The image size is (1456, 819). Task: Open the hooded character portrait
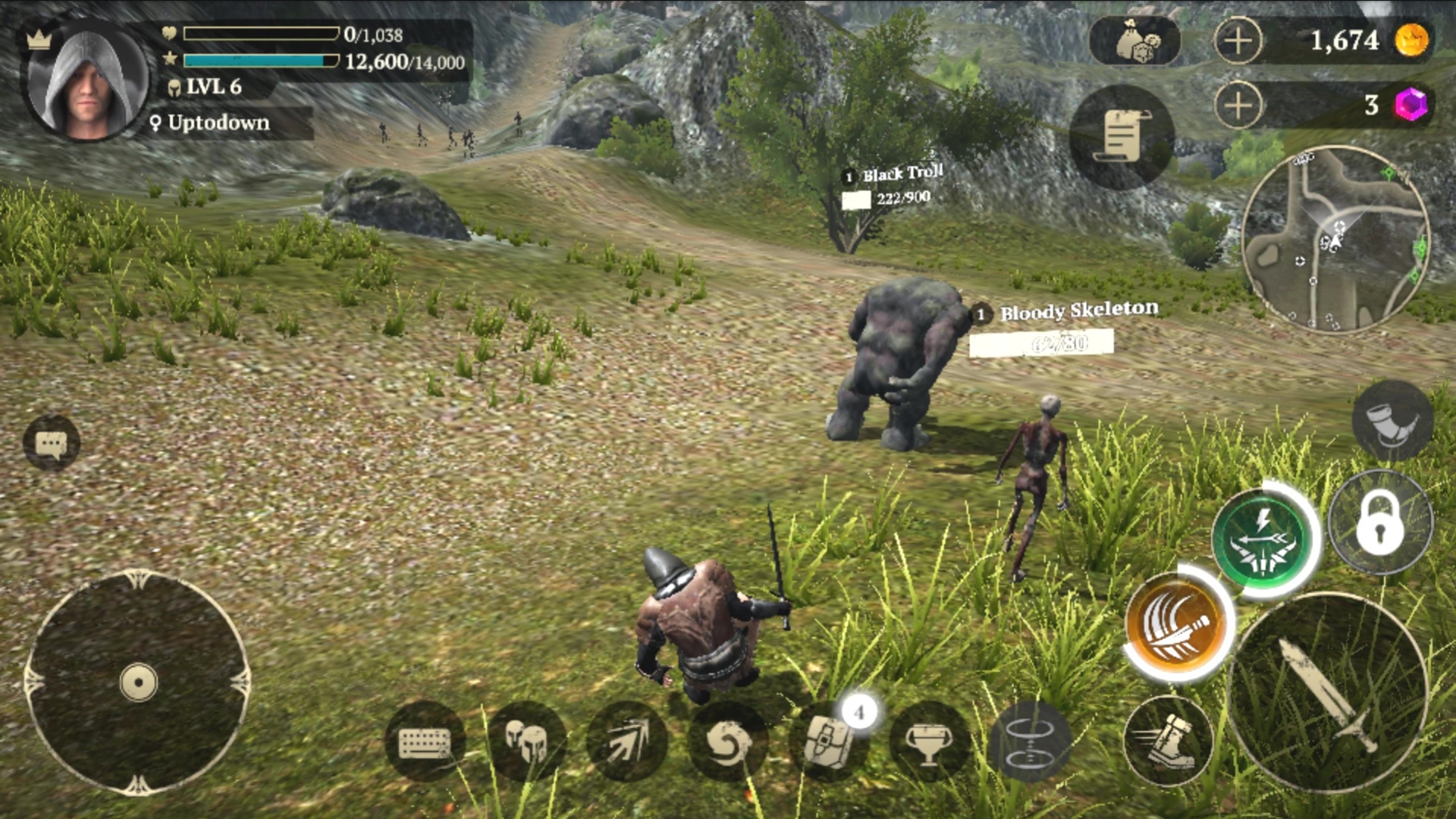[x=86, y=81]
